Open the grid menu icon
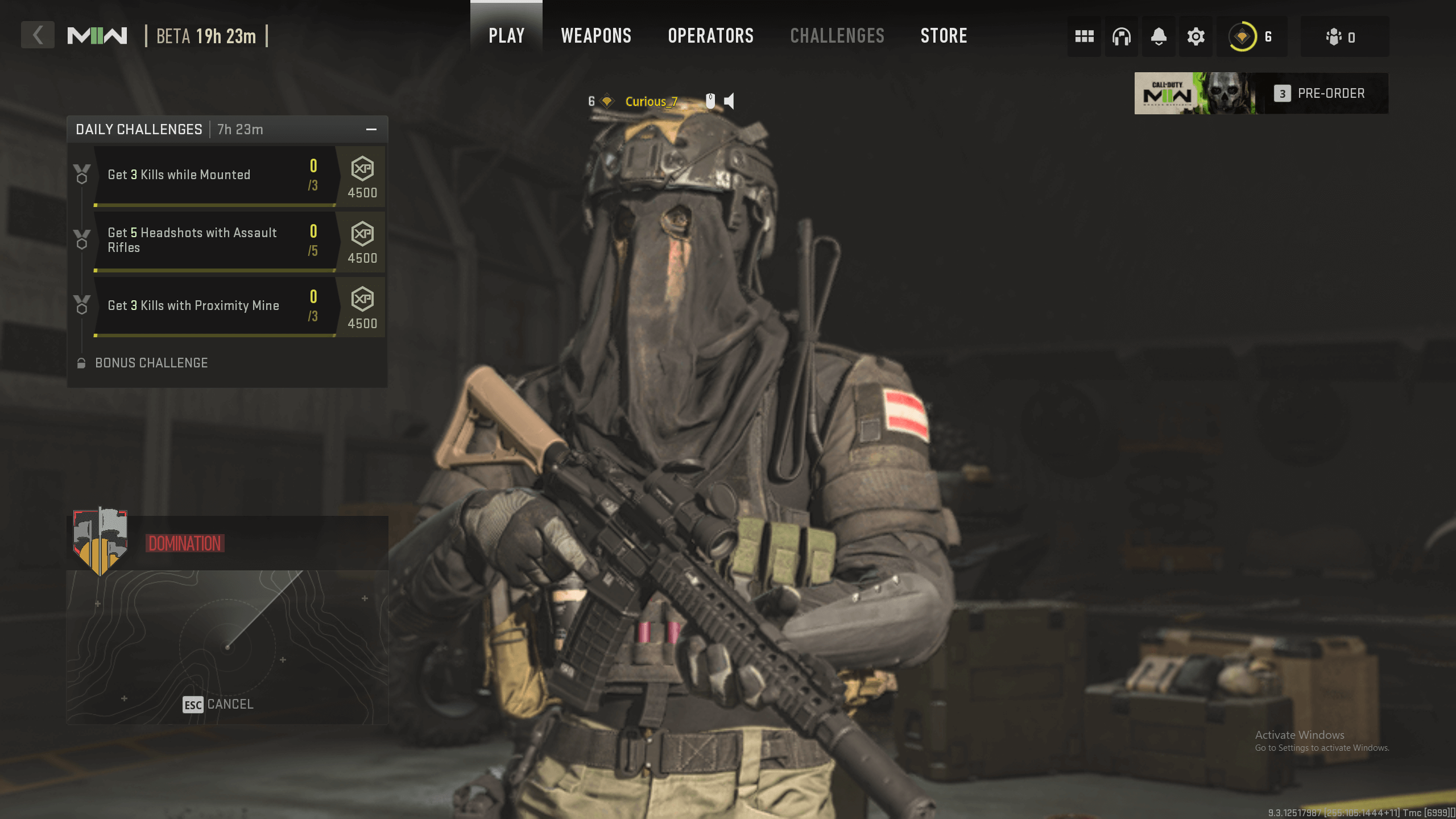The image size is (1456, 819). tap(1084, 36)
